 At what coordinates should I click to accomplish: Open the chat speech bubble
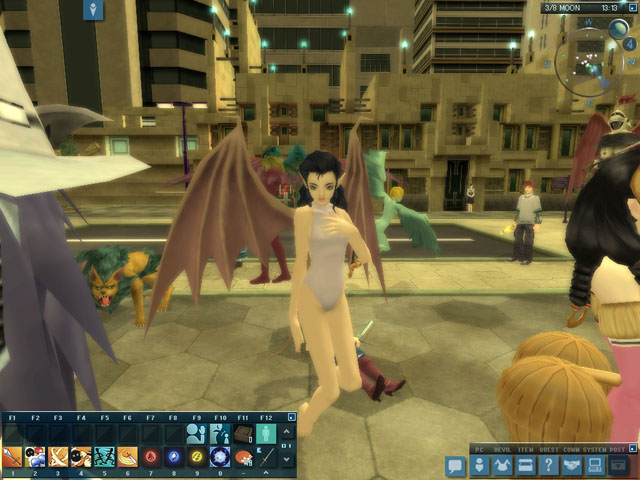[455, 466]
